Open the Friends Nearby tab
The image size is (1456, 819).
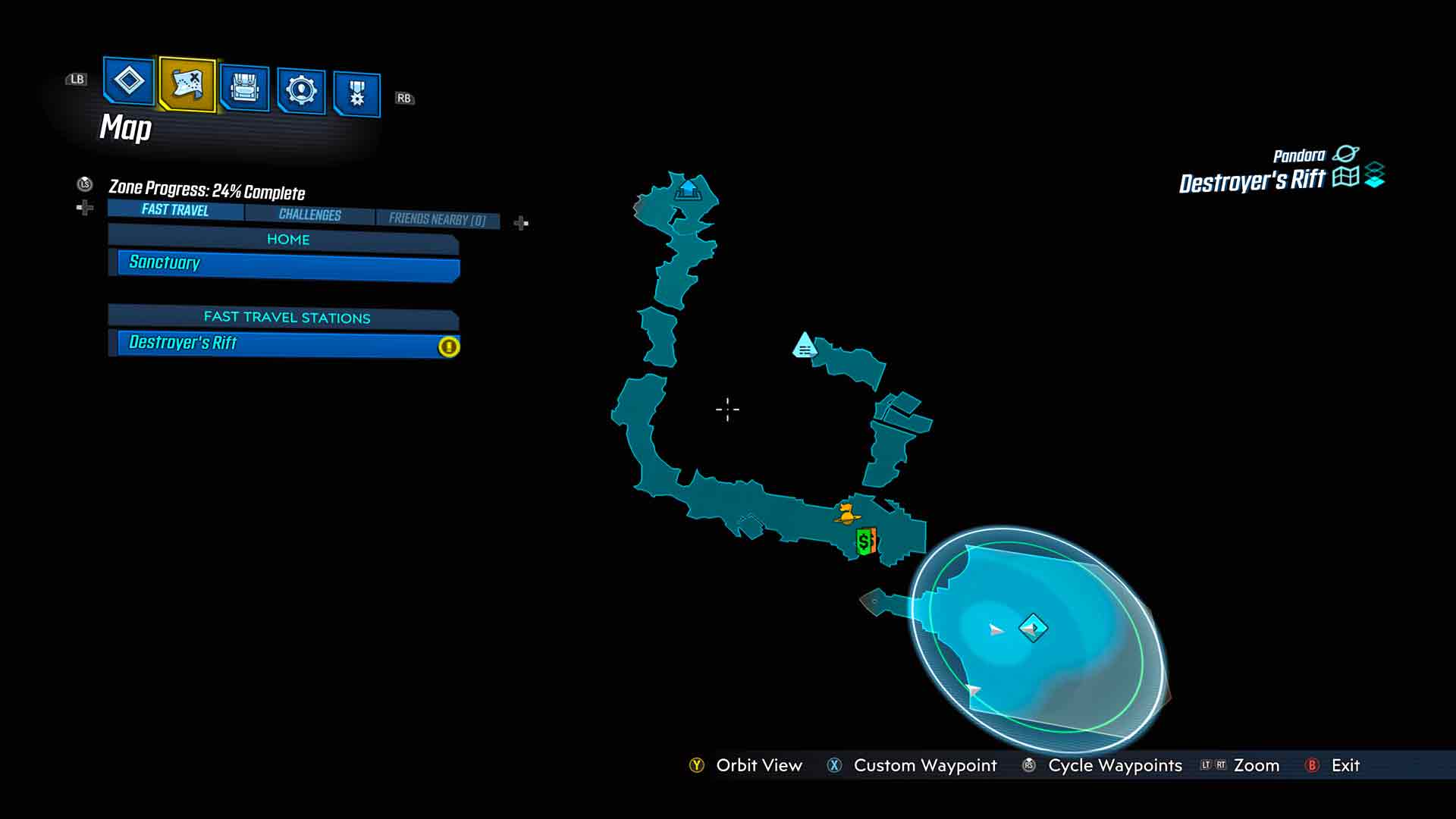point(437,219)
